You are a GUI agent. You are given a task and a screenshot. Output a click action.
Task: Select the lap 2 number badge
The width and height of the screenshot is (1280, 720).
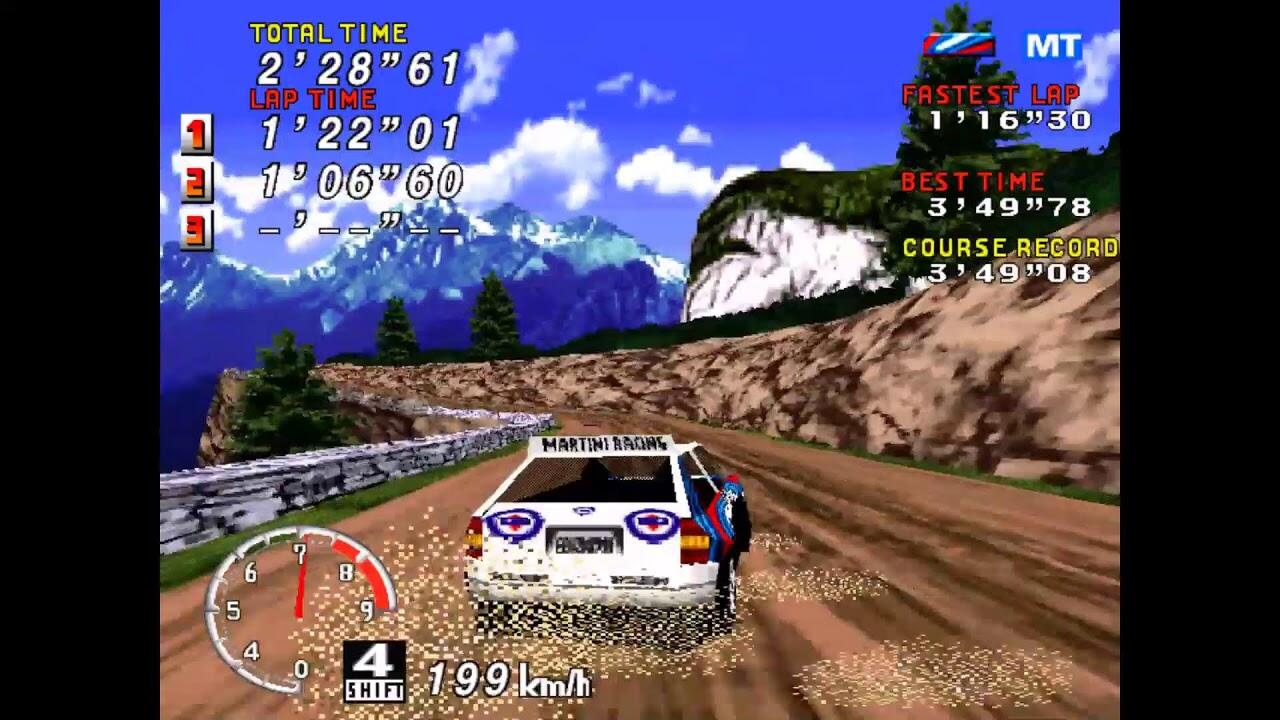tap(197, 182)
